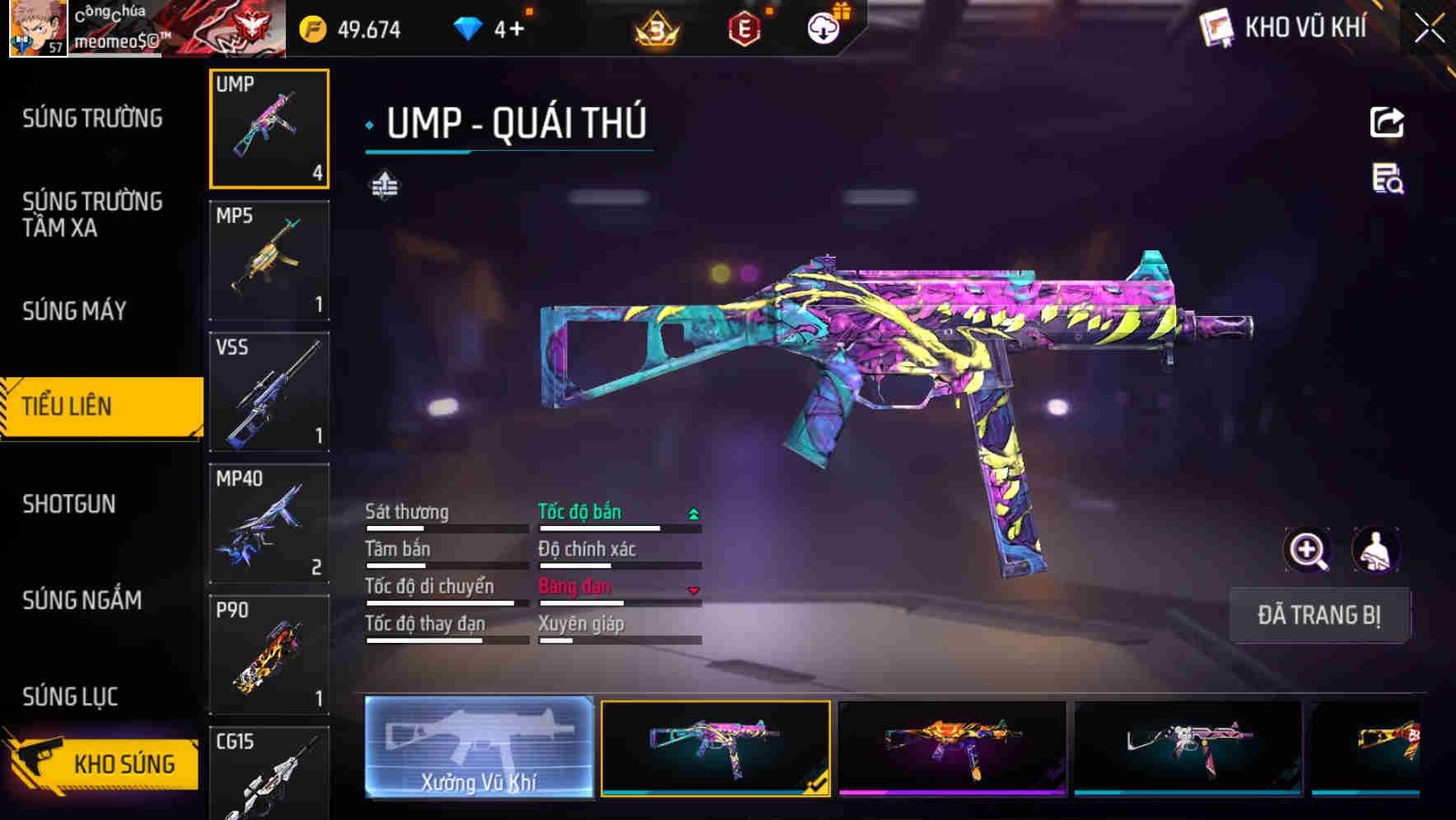Viewport: 1456px width, 820px height.
Task: Preview skin on character icon
Action: [x=1376, y=550]
